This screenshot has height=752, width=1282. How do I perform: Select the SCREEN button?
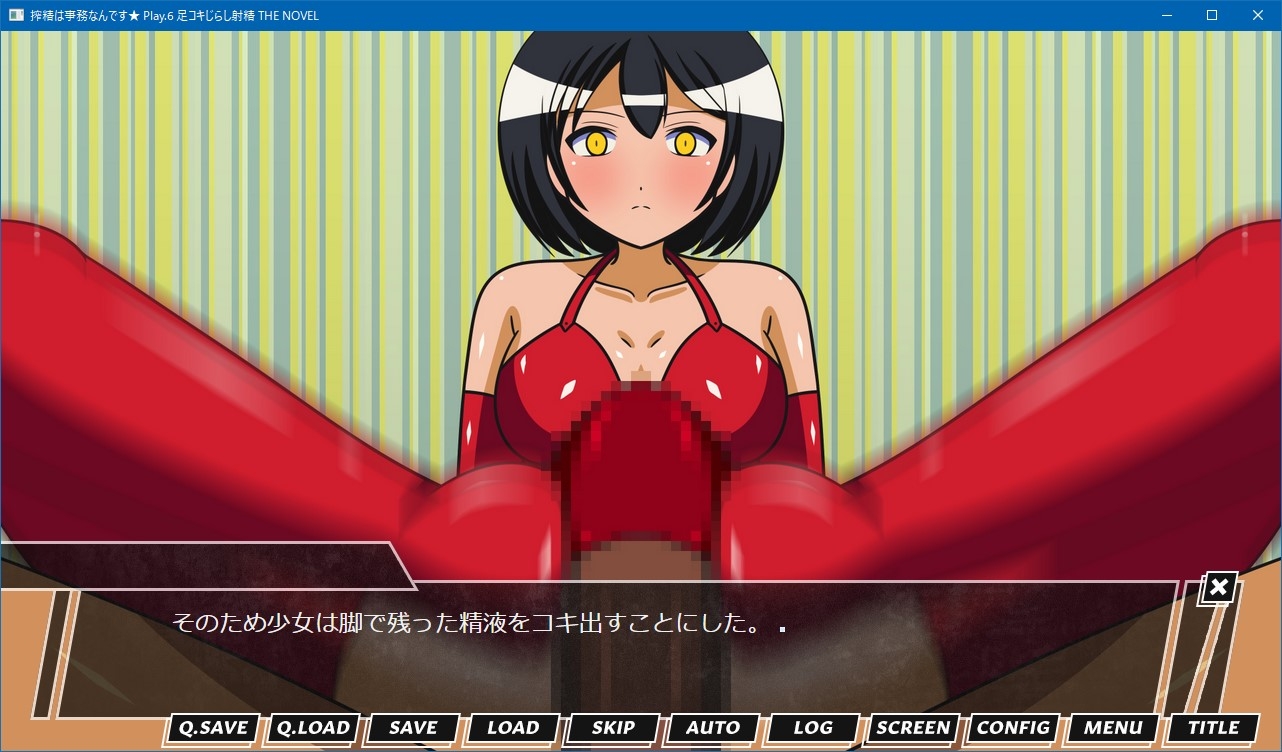[913, 728]
